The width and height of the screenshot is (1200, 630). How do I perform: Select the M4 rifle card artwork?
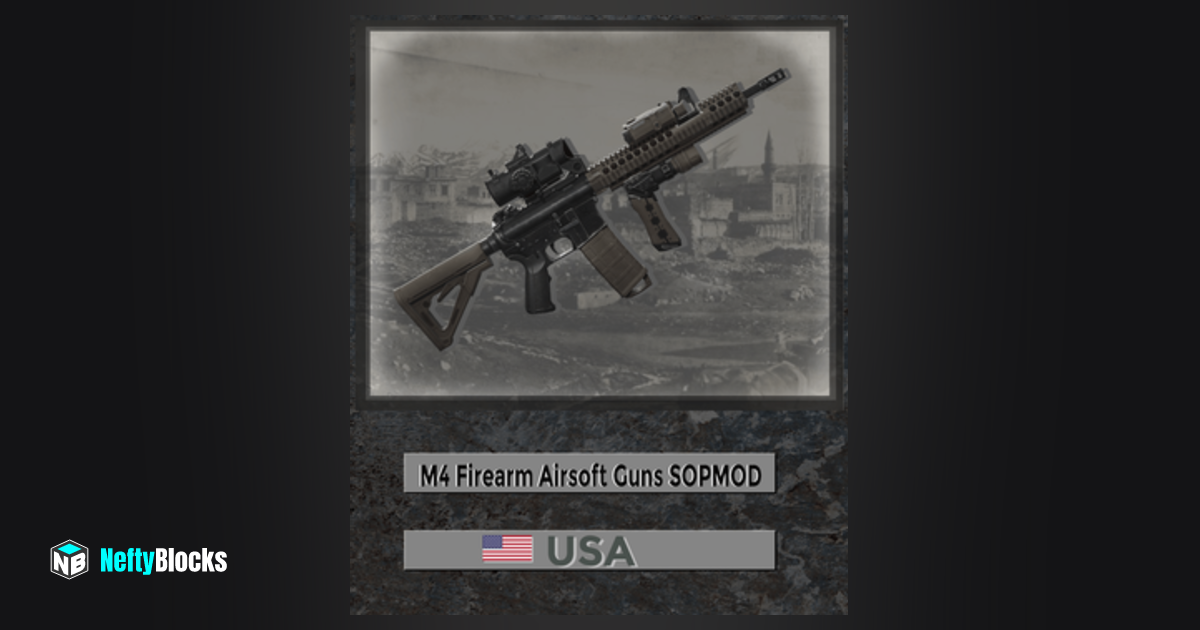click(x=598, y=212)
